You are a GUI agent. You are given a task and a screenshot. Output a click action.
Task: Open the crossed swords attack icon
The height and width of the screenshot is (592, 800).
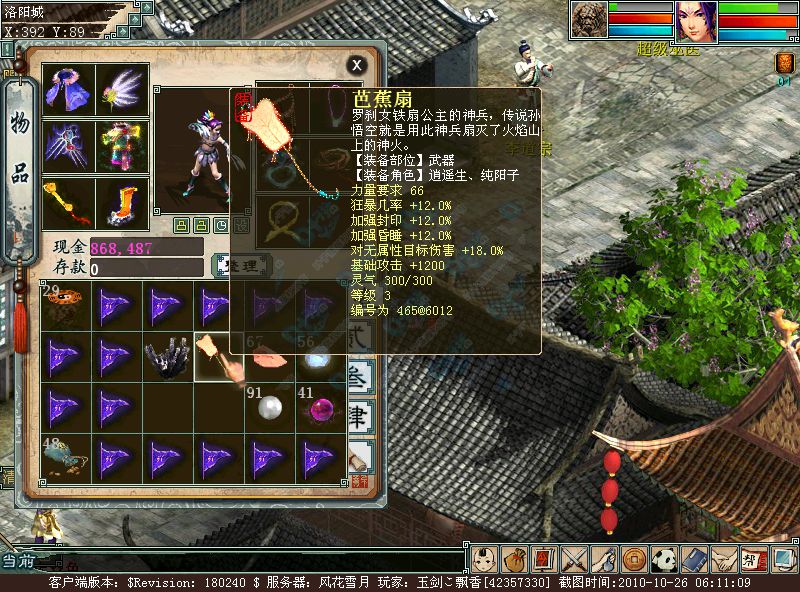point(574,559)
